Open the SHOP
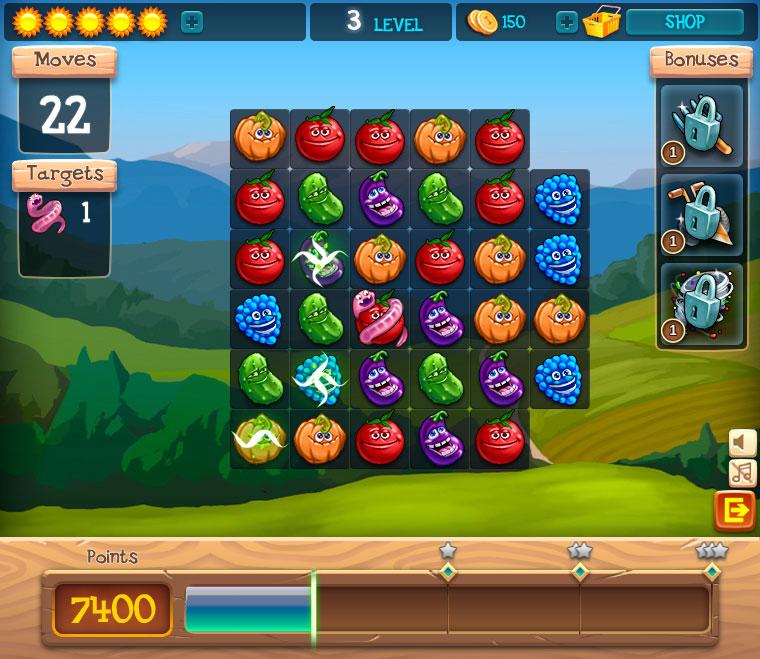 click(x=684, y=22)
